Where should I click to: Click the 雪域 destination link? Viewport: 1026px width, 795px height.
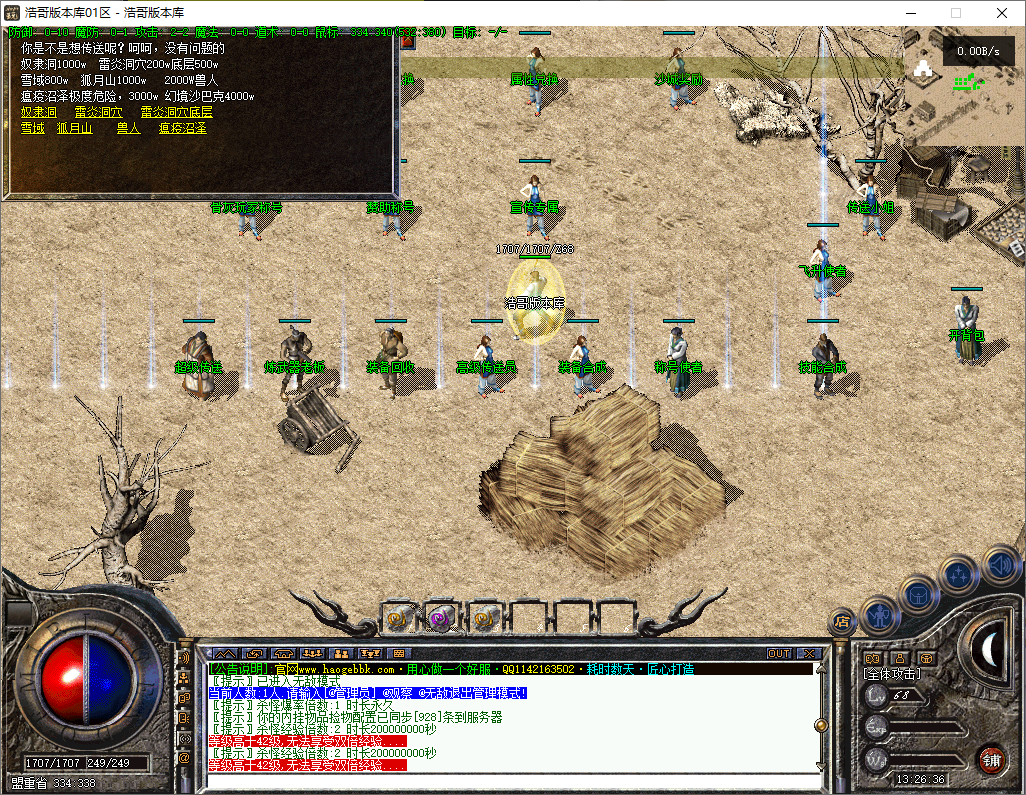point(33,128)
